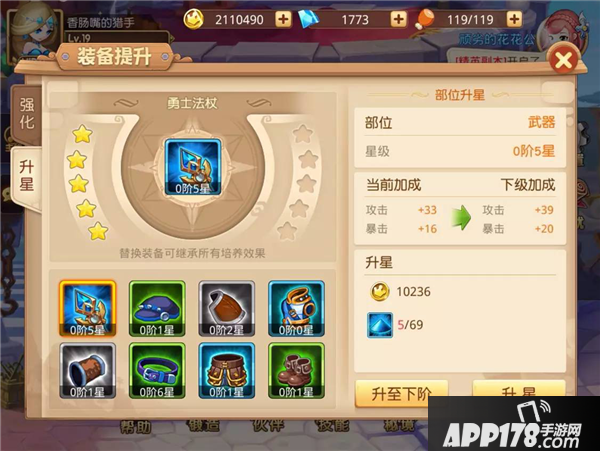
Task: Add more gold coins with plus button
Action: (x=283, y=19)
